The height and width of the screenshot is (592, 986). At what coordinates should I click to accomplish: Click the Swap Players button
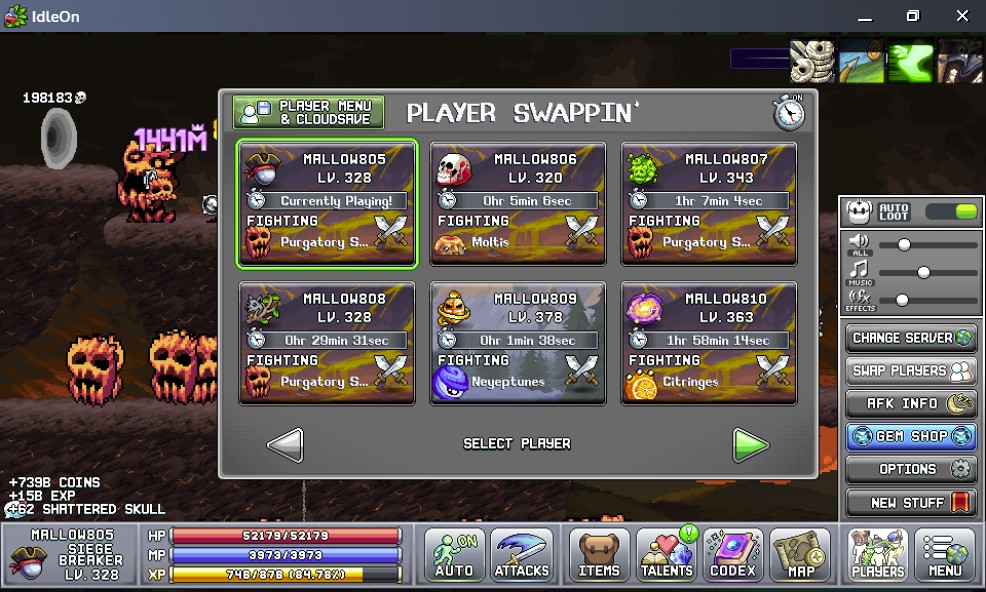tap(910, 371)
